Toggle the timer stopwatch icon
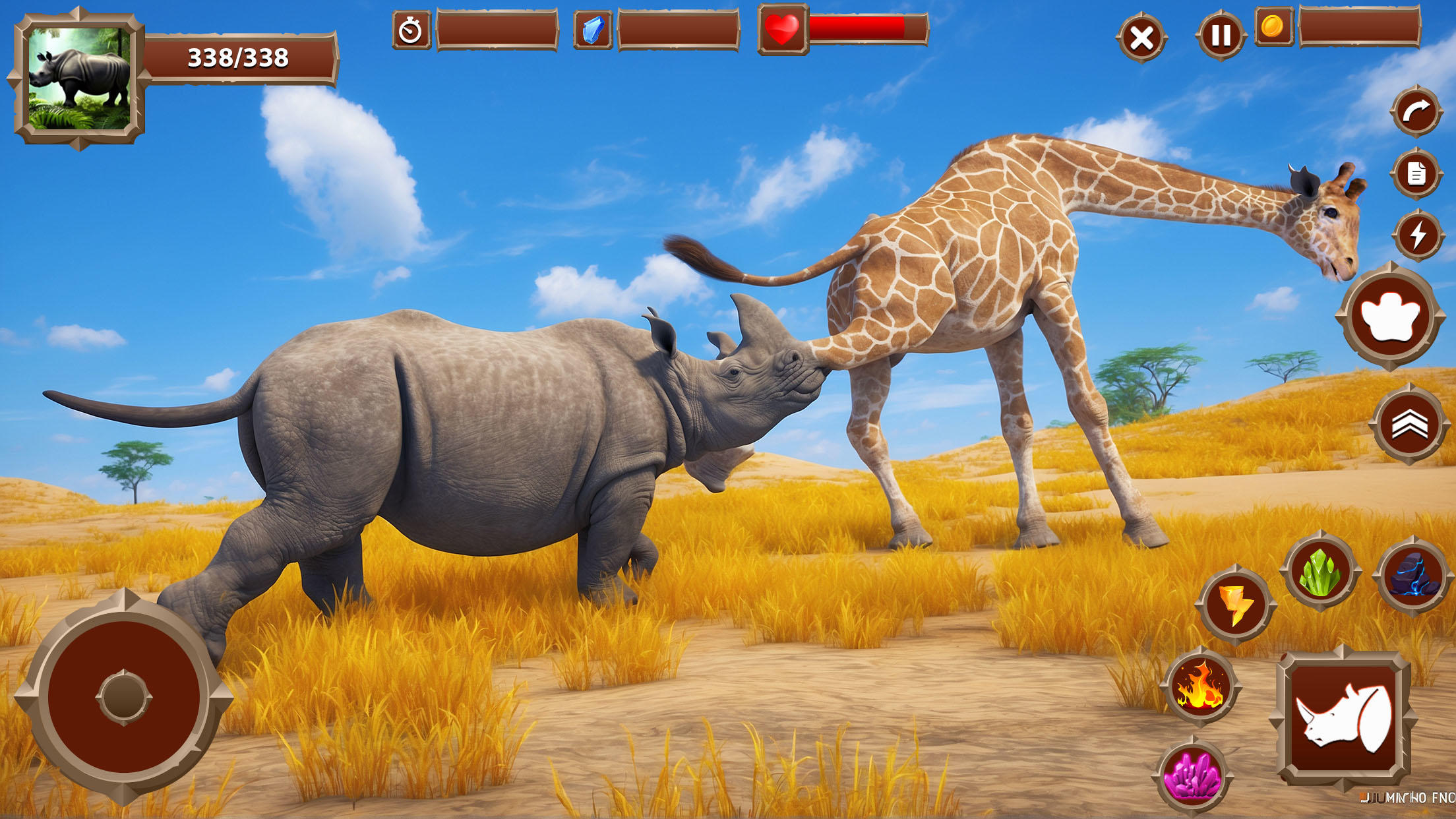The height and width of the screenshot is (819, 1456). [x=410, y=29]
